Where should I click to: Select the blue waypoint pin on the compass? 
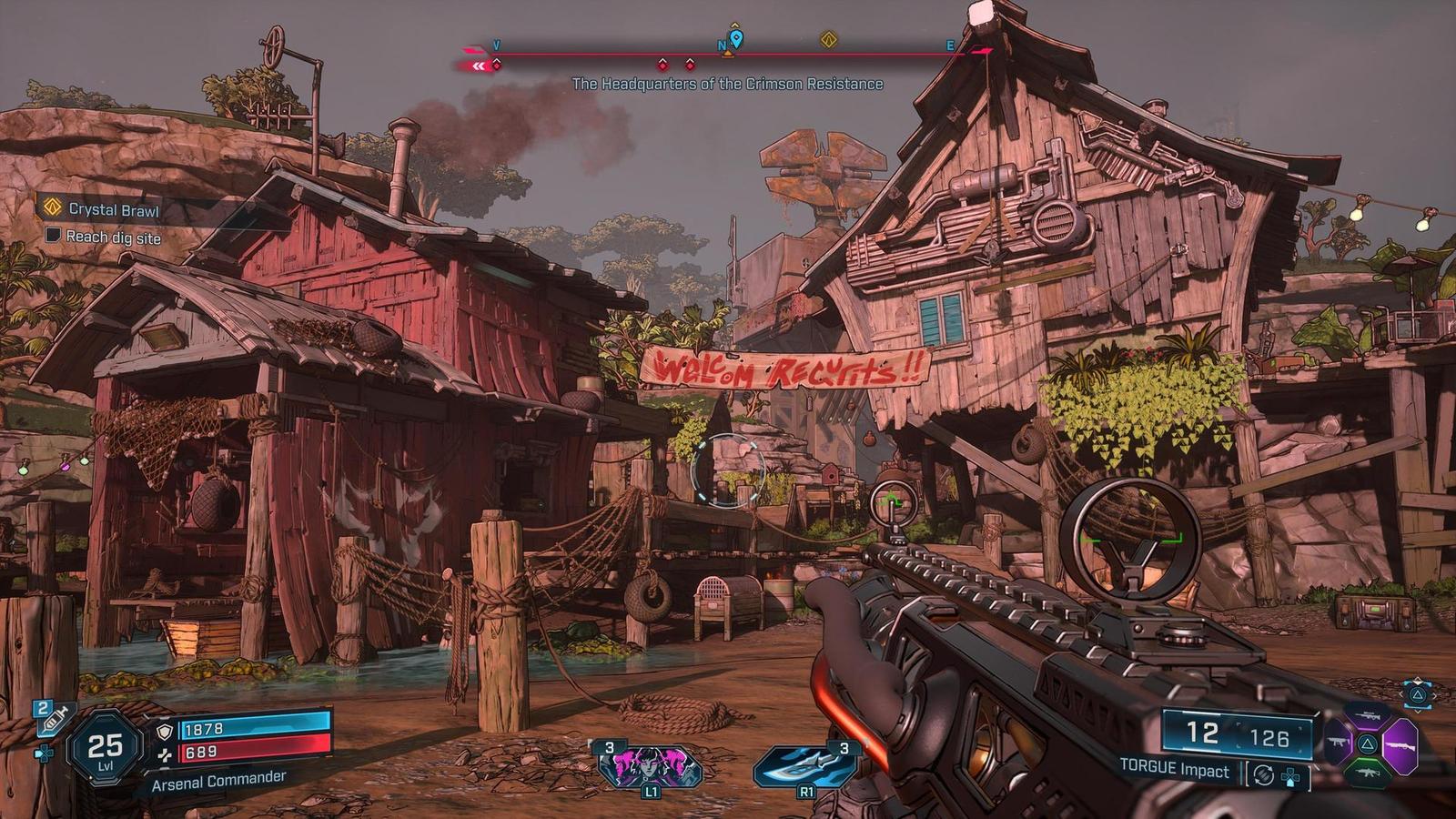(x=736, y=38)
